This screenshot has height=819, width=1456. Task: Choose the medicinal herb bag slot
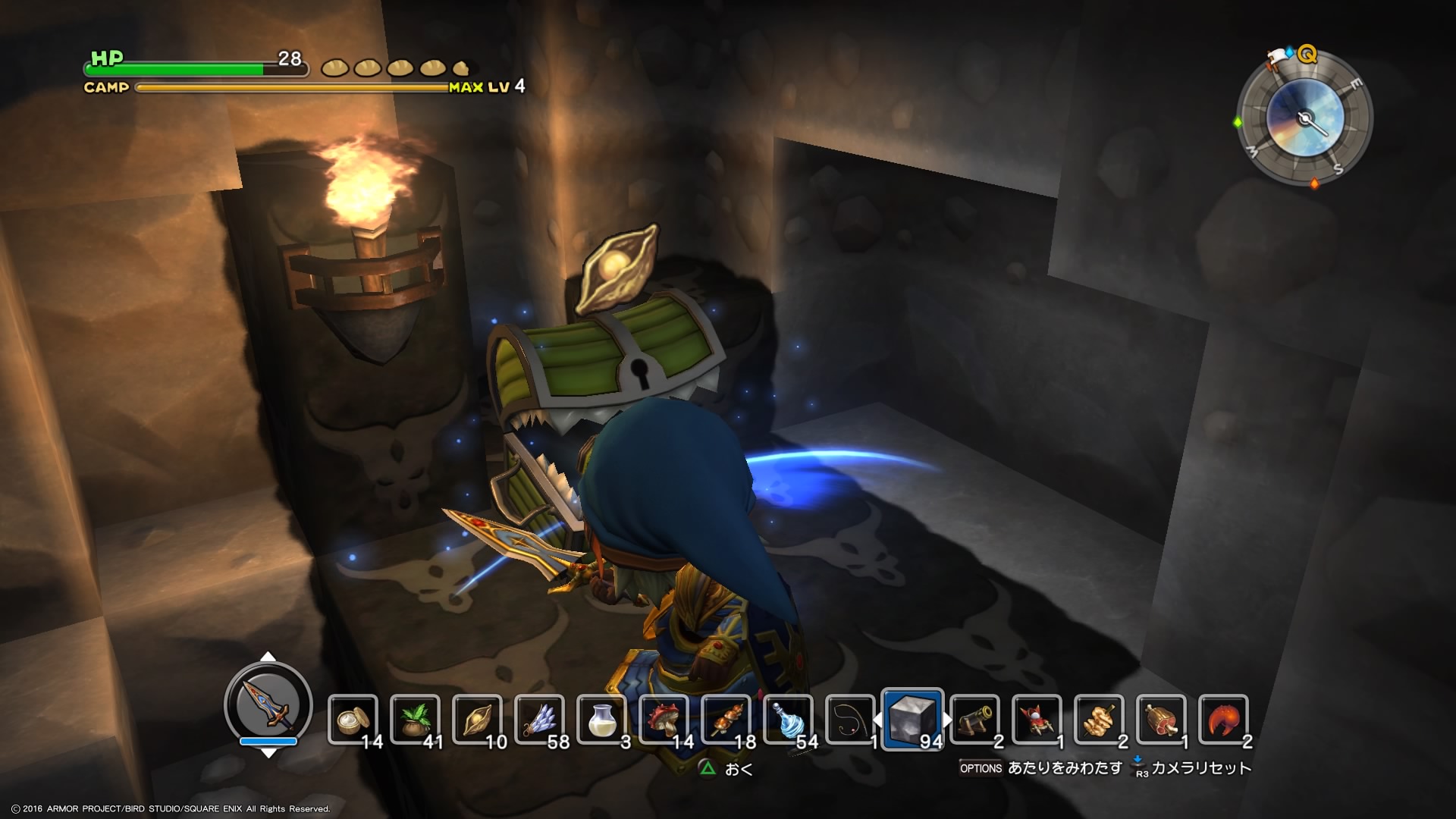[415, 720]
